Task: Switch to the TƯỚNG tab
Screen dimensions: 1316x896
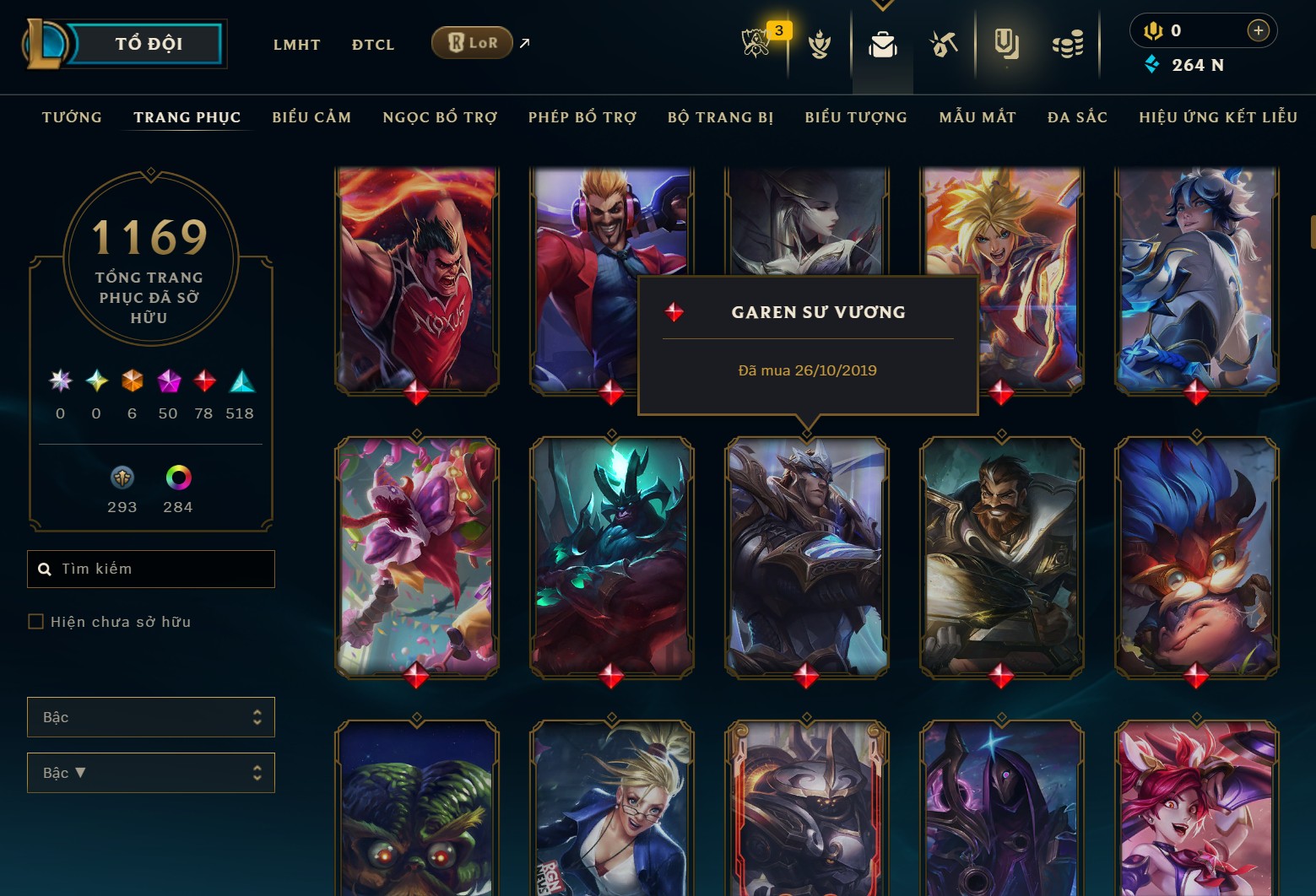Action: tap(71, 117)
